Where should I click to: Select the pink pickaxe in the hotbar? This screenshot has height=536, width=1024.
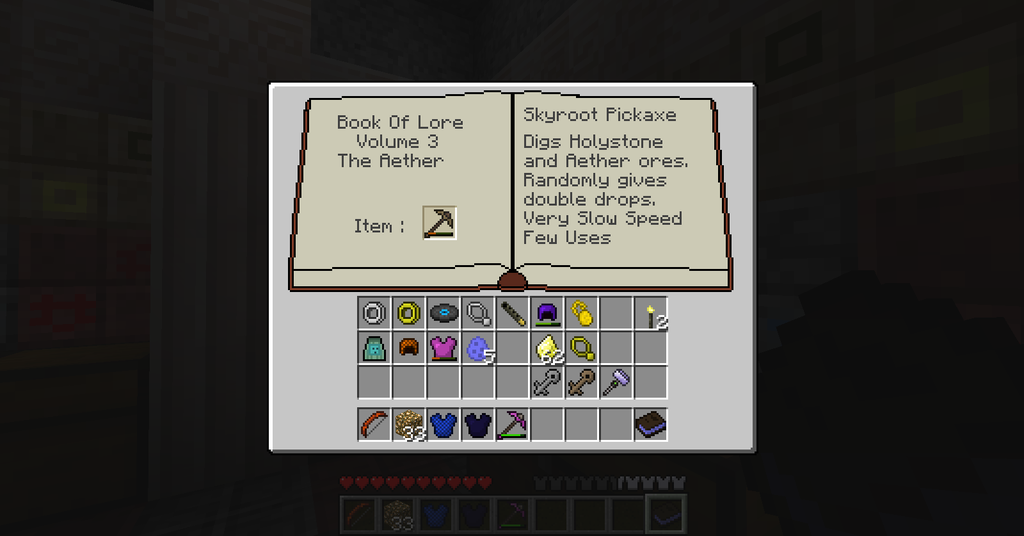[512, 425]
